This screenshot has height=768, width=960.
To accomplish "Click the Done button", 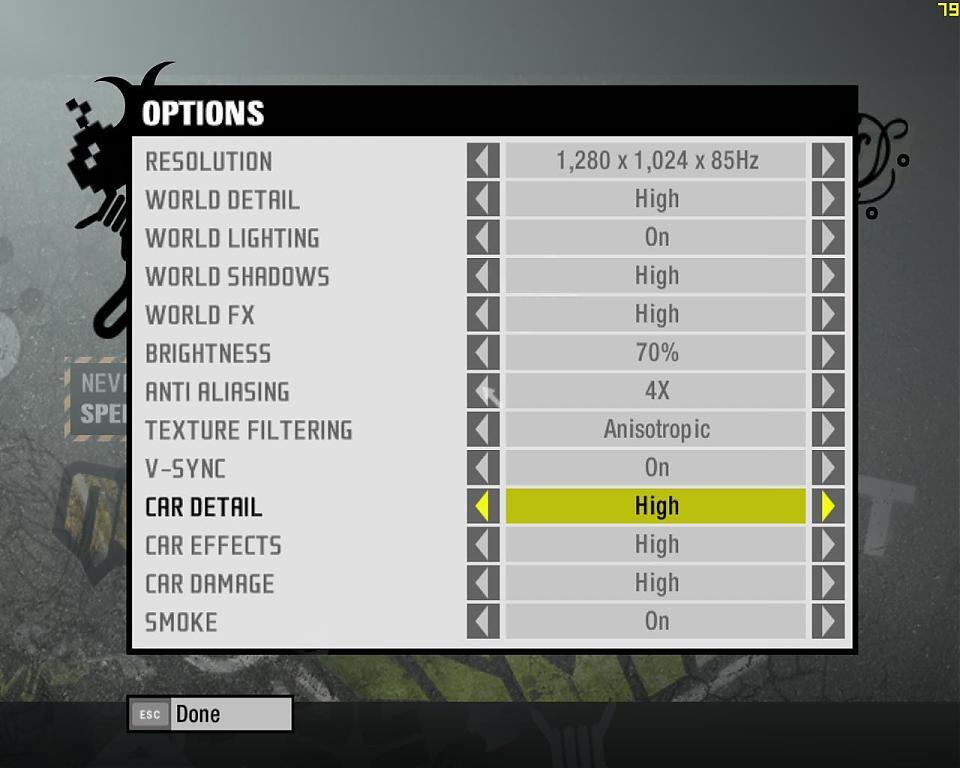I will click(210, 714).
